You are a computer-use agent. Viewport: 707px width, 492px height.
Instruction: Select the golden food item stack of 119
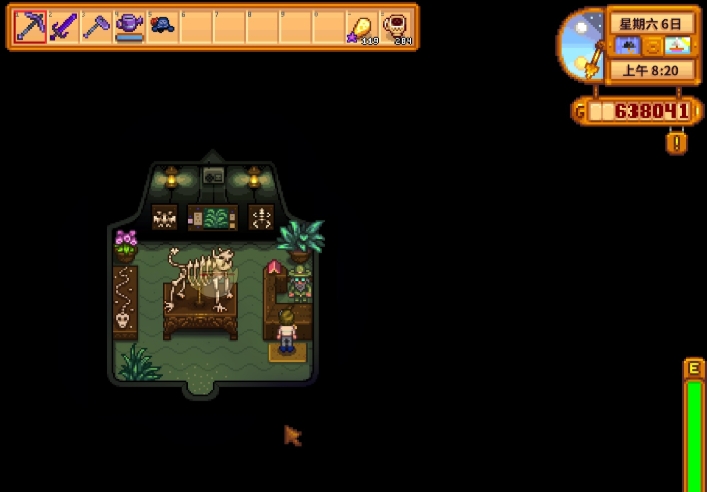[362, 27]
